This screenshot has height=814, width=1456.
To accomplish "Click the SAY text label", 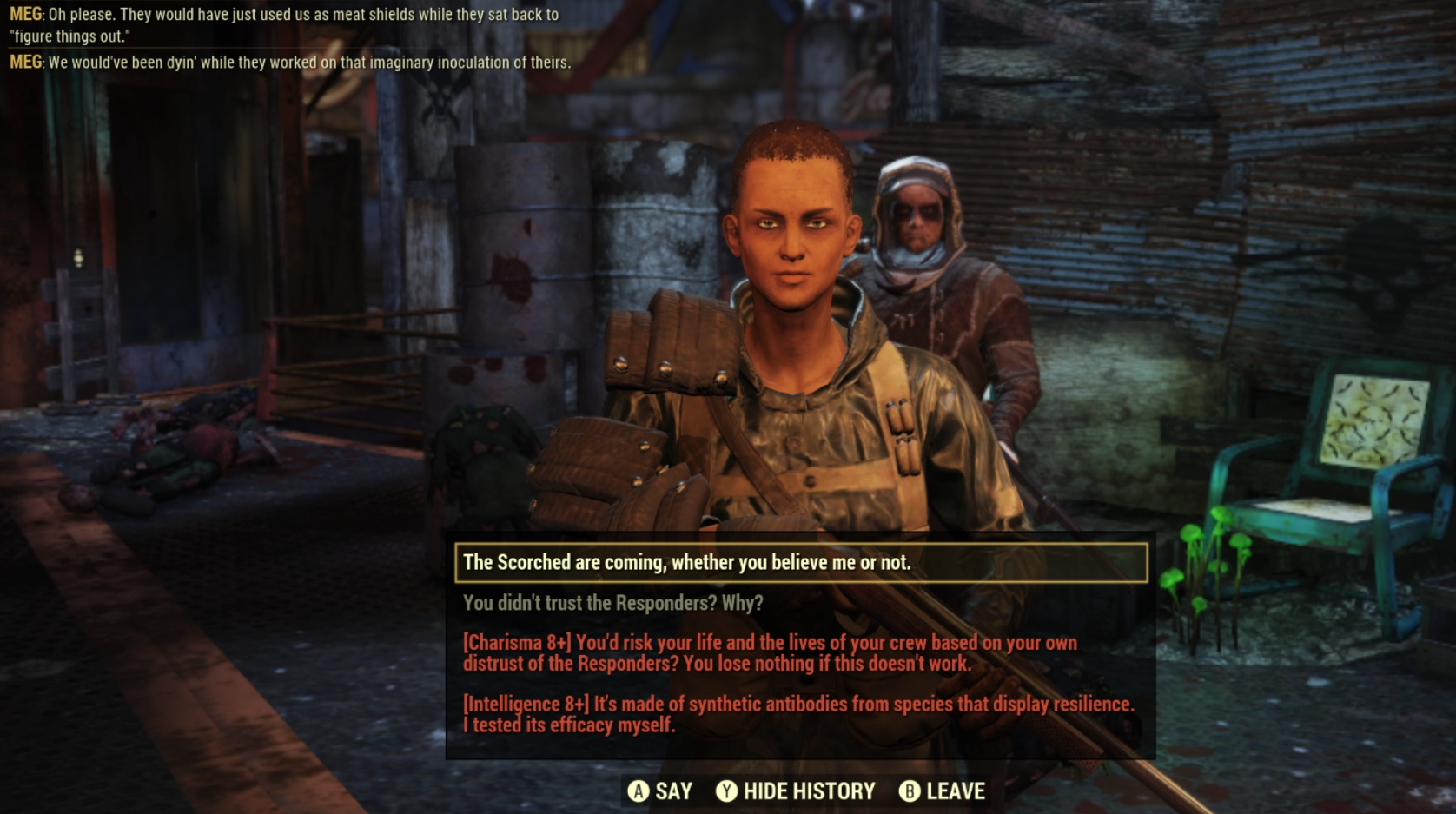I will 672,791.
